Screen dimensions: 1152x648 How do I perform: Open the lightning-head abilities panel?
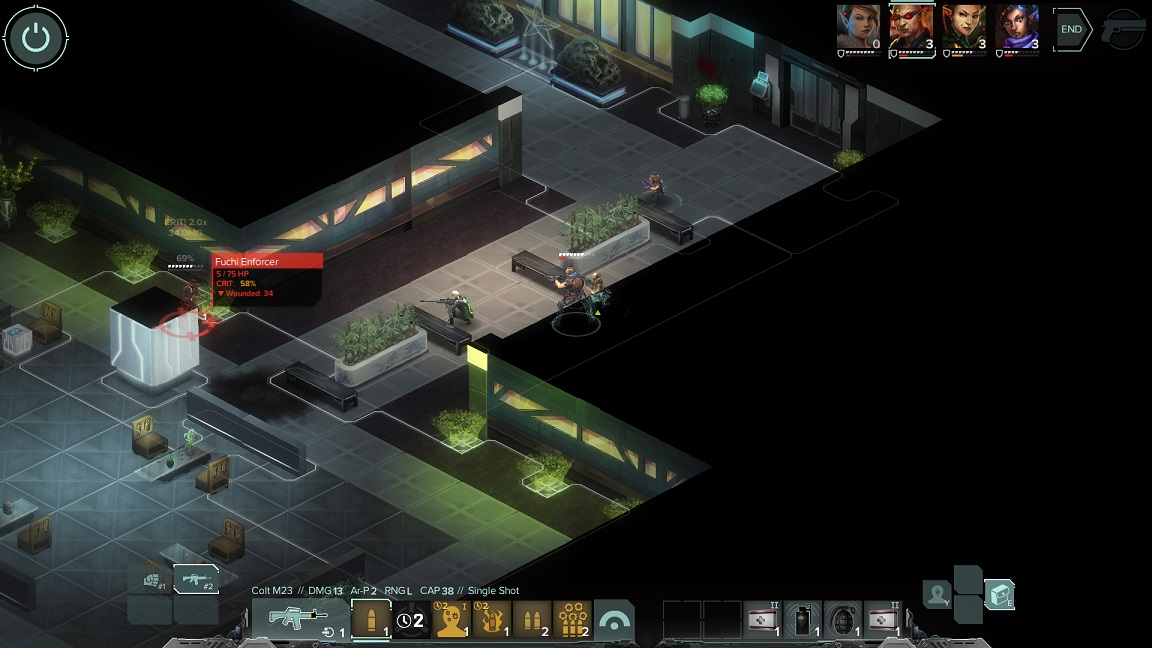pyautogui.click(x=937, y=594)
